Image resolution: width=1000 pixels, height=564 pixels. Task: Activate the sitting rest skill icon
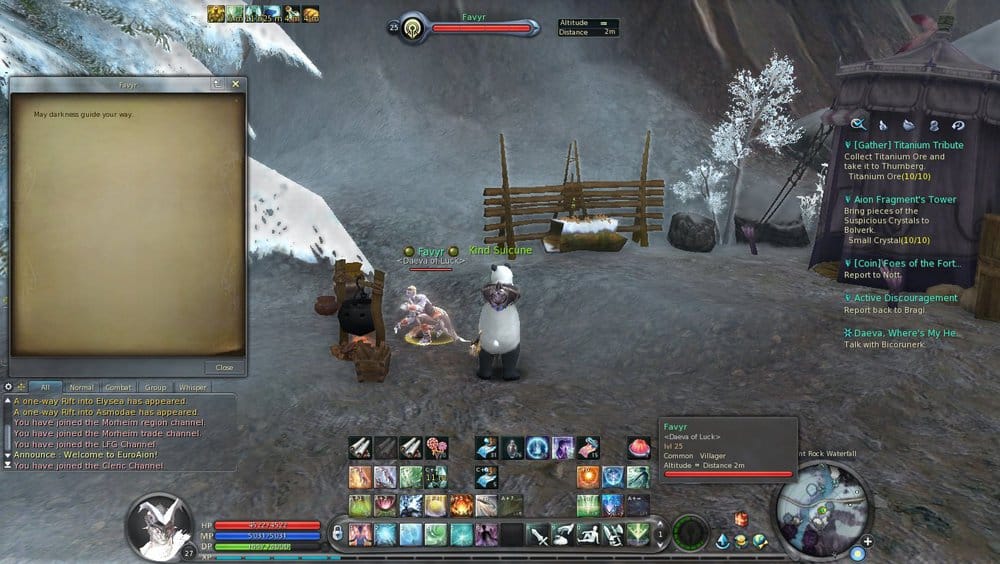point(588,534)
